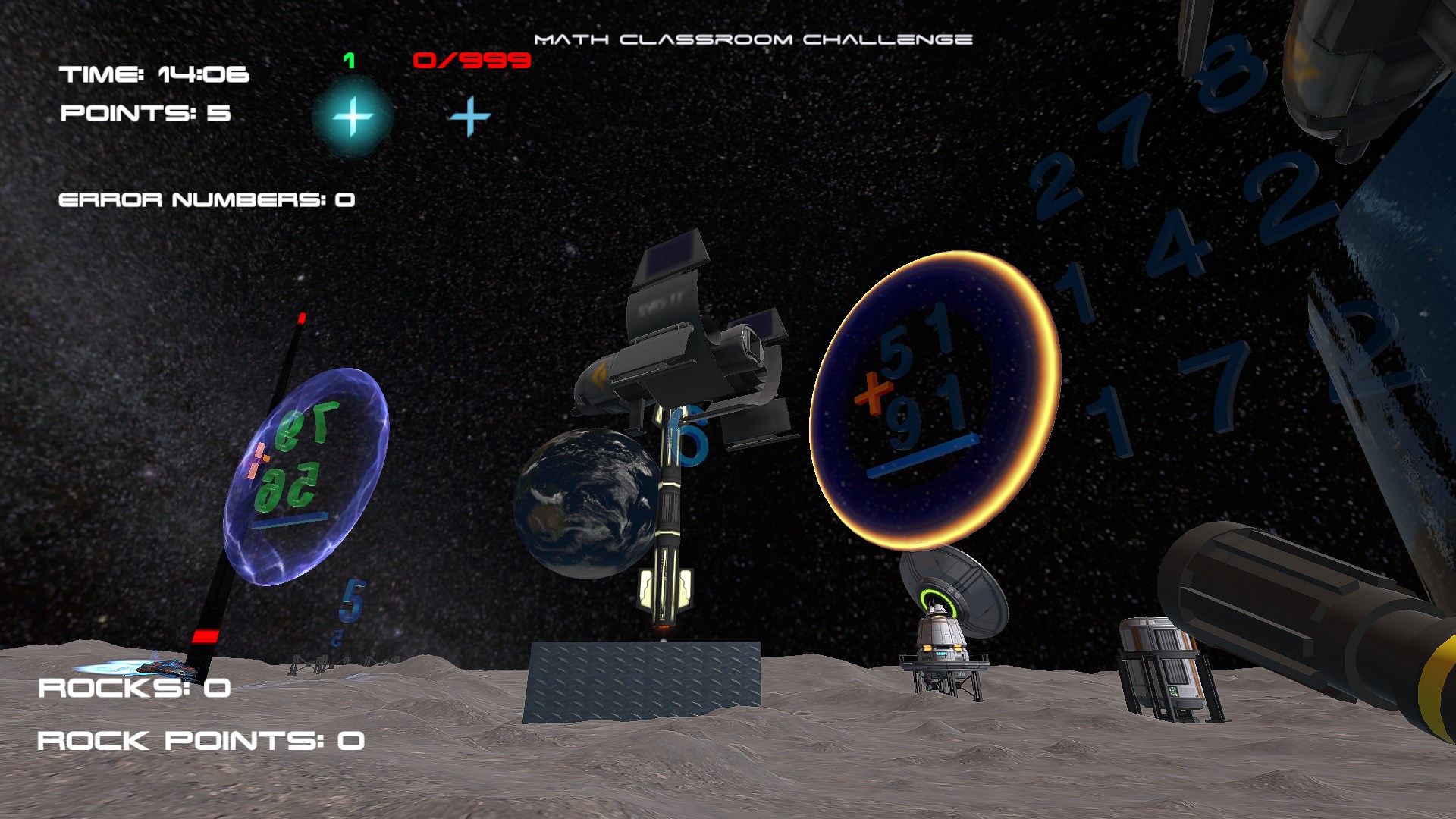Choose the plain blue plus under 0/999
1456x819 pixels.
[x=470, y=116]
